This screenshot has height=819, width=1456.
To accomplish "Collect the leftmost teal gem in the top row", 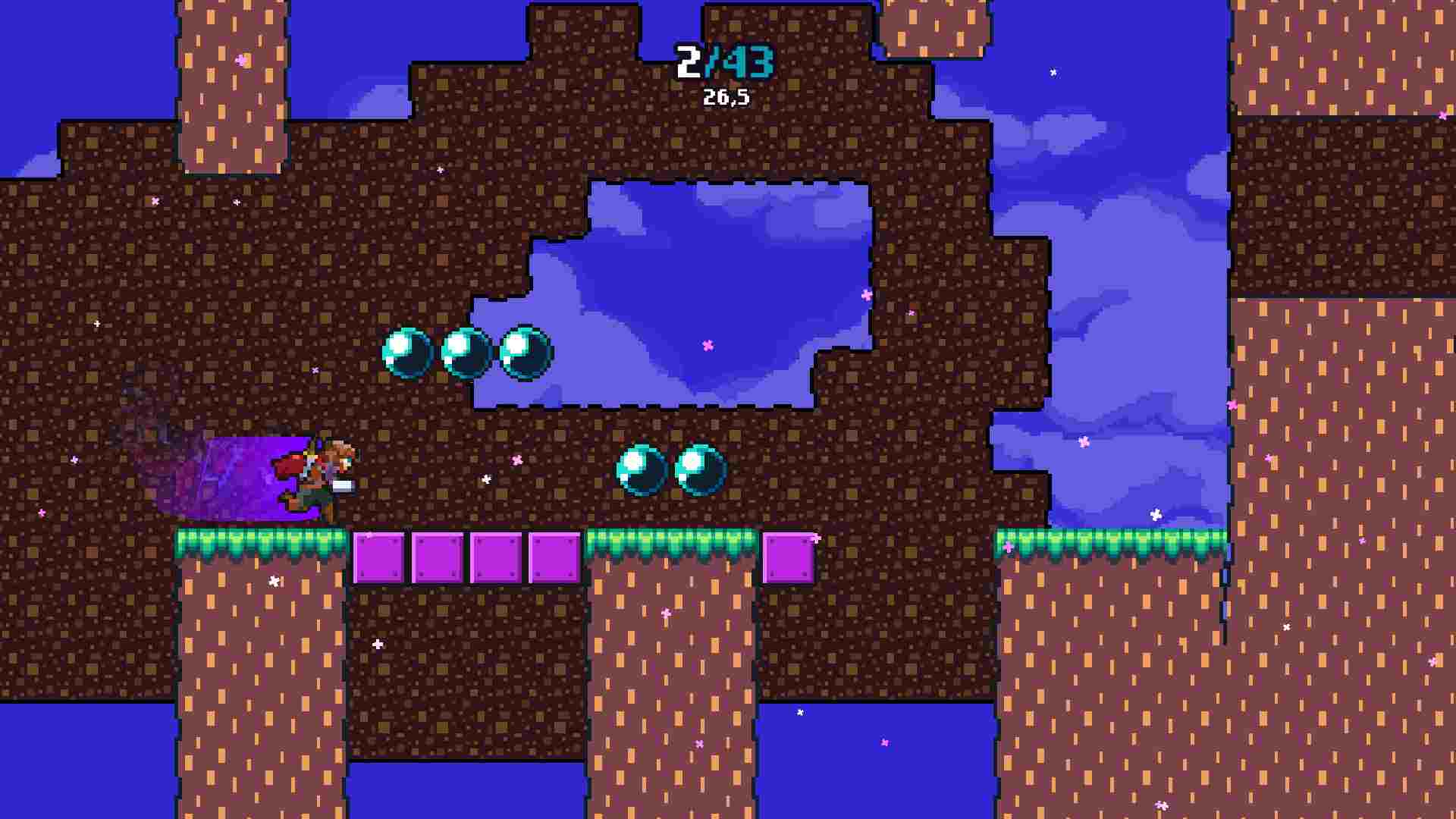I will pos(407,353).
